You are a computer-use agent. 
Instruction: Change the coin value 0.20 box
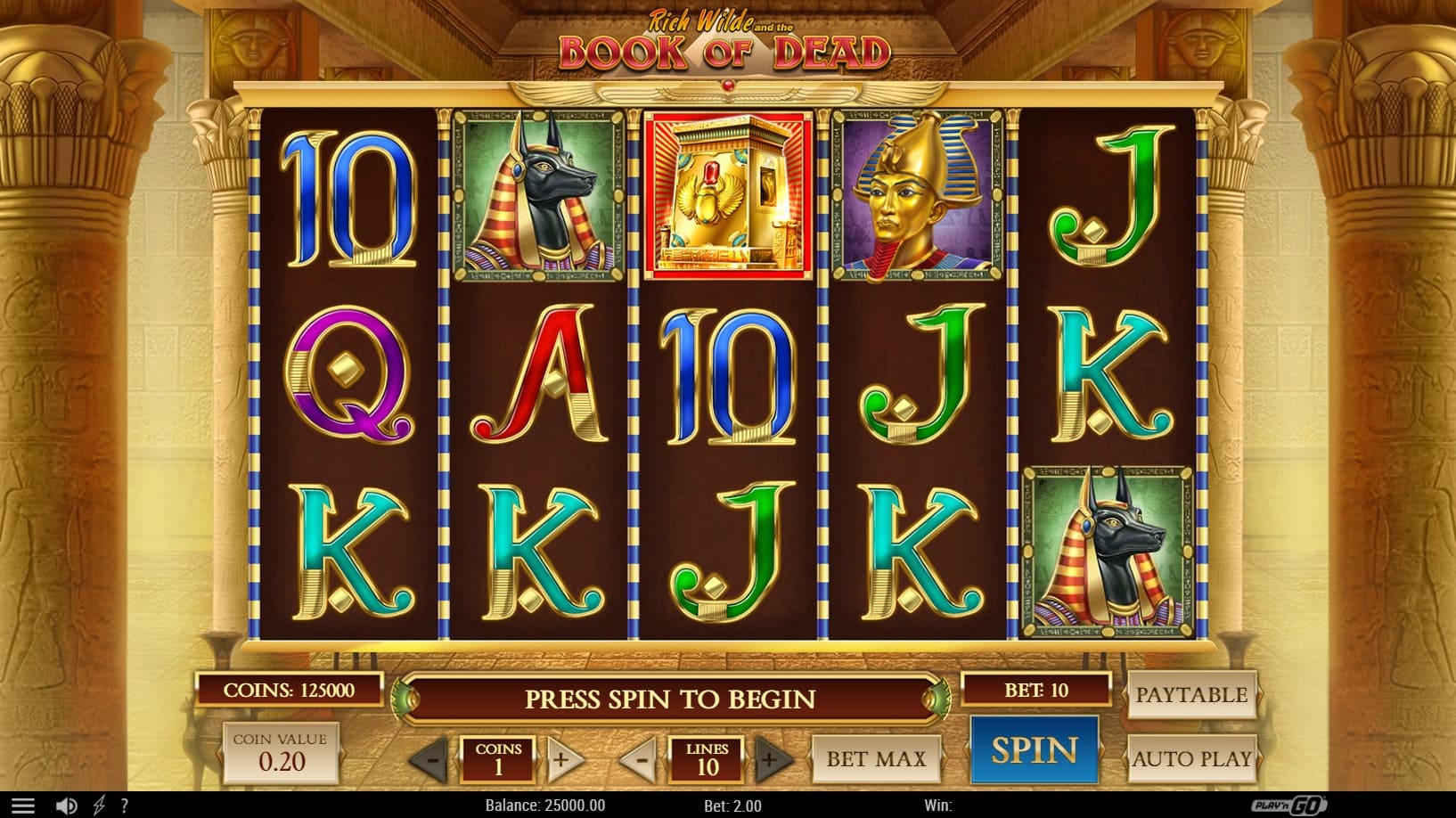click(x=281, y=753)
